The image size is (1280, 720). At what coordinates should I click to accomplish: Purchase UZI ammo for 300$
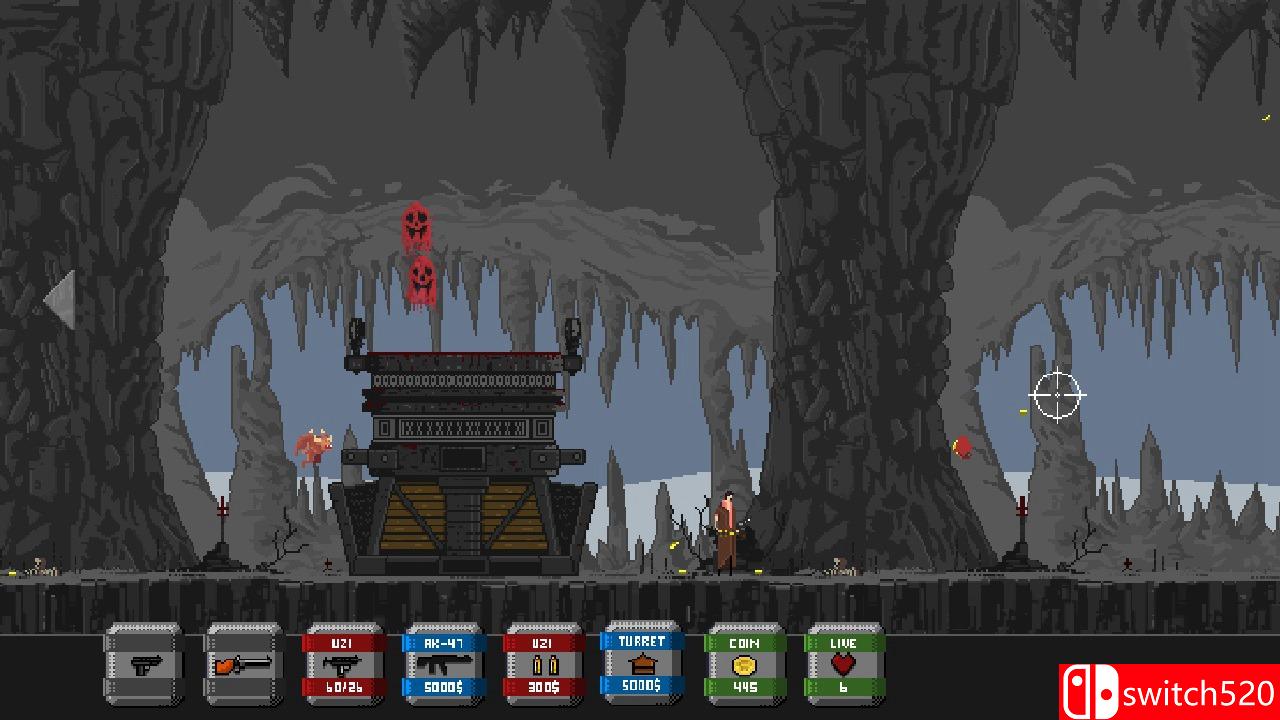click(544, 664)
